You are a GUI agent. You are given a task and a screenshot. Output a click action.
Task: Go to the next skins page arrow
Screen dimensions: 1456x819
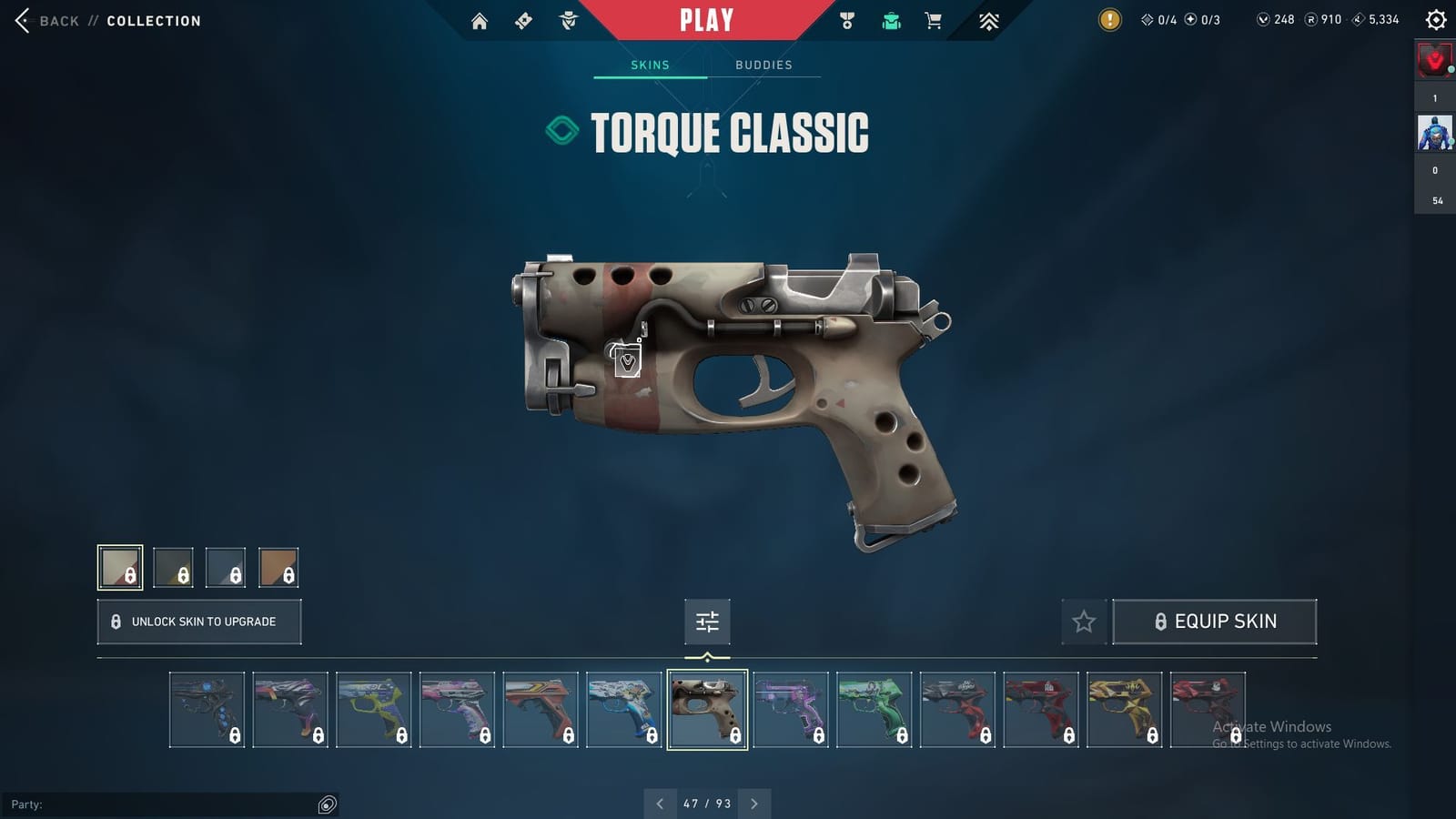(x=753, y=804)
